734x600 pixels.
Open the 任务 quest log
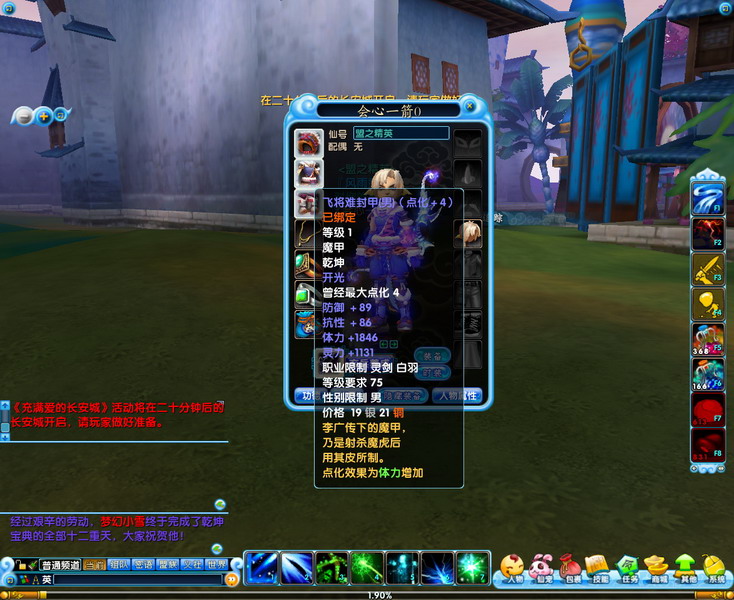pos(627,569)
